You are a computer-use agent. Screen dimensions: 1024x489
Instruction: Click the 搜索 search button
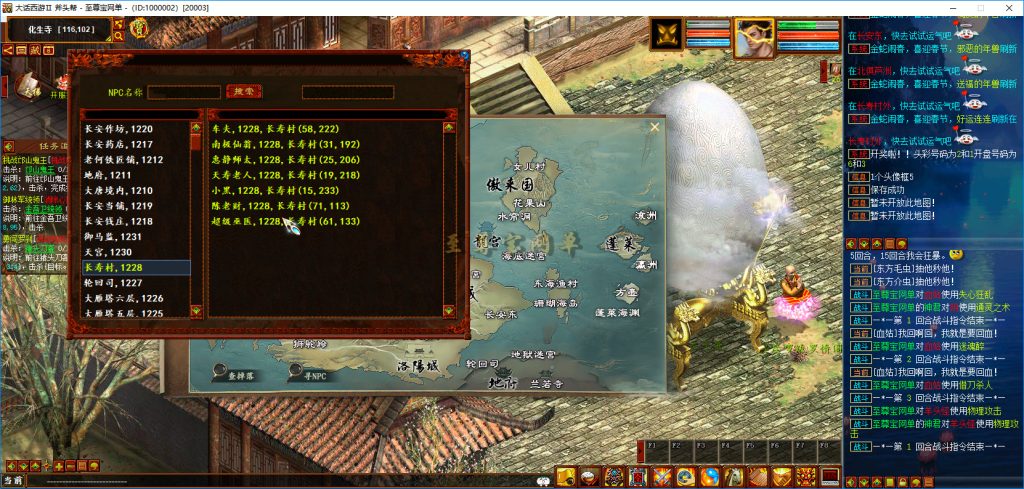[243, 91]
